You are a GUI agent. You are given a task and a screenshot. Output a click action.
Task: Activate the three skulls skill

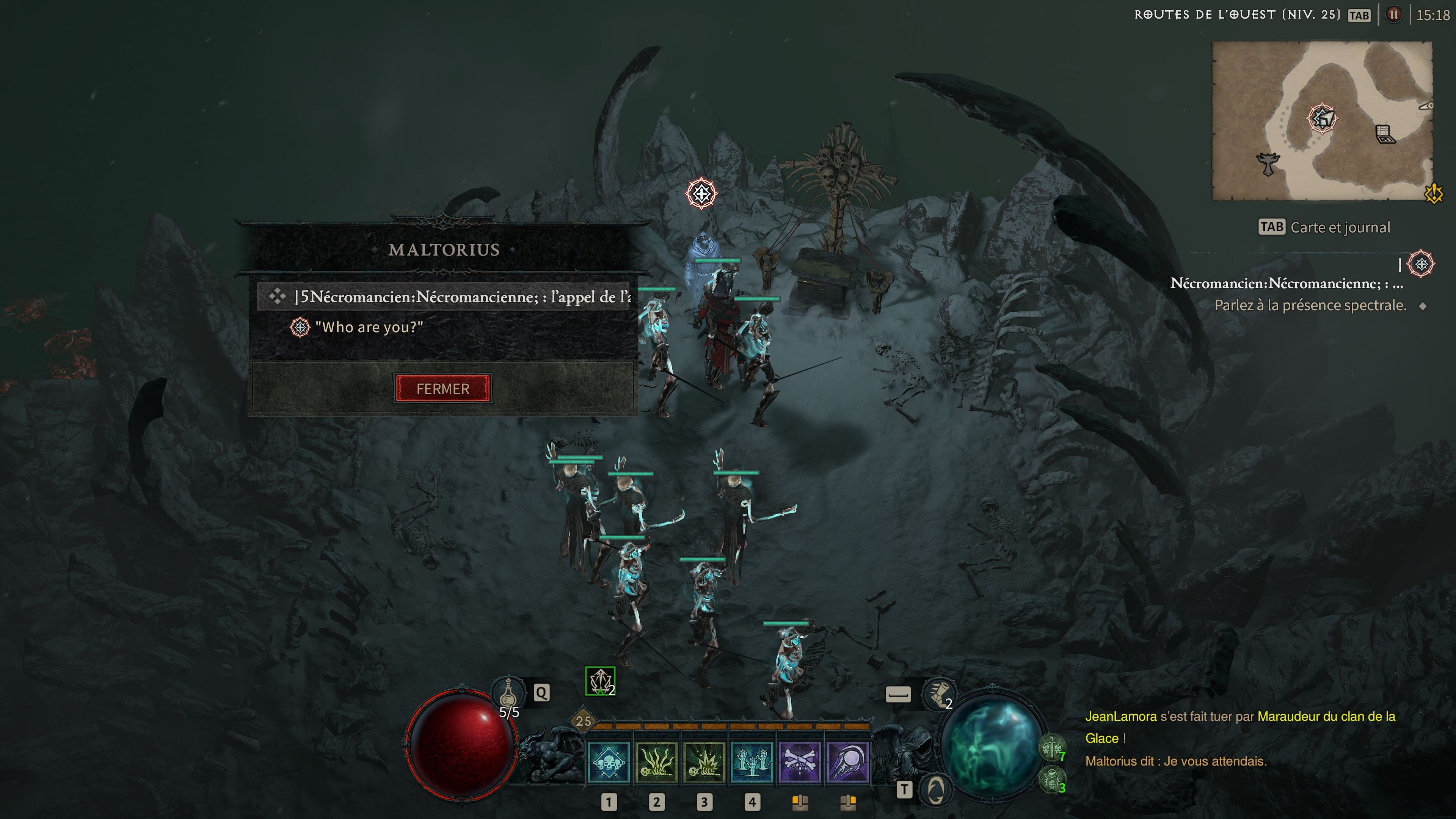coord(608,762)
